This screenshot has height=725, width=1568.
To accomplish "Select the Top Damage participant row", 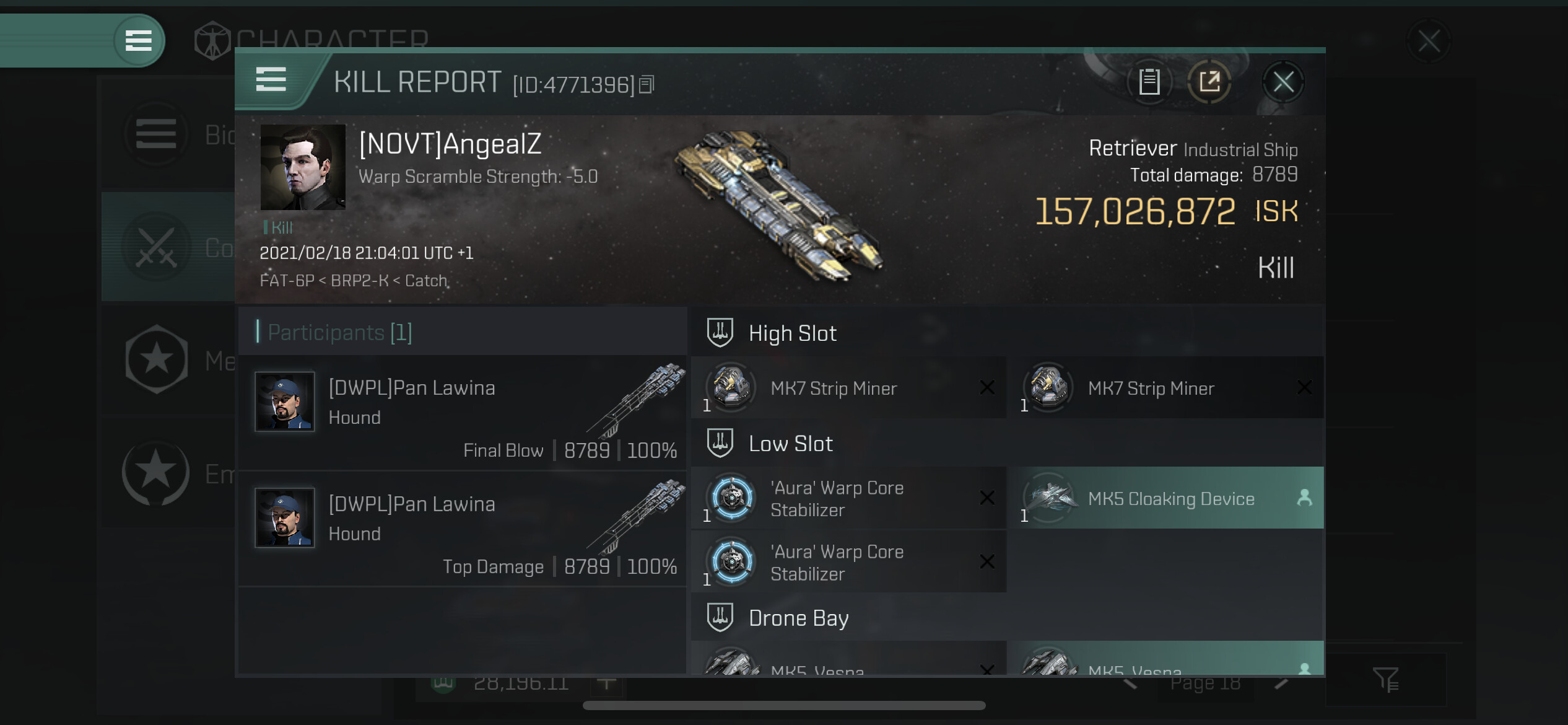I will 462,529.
